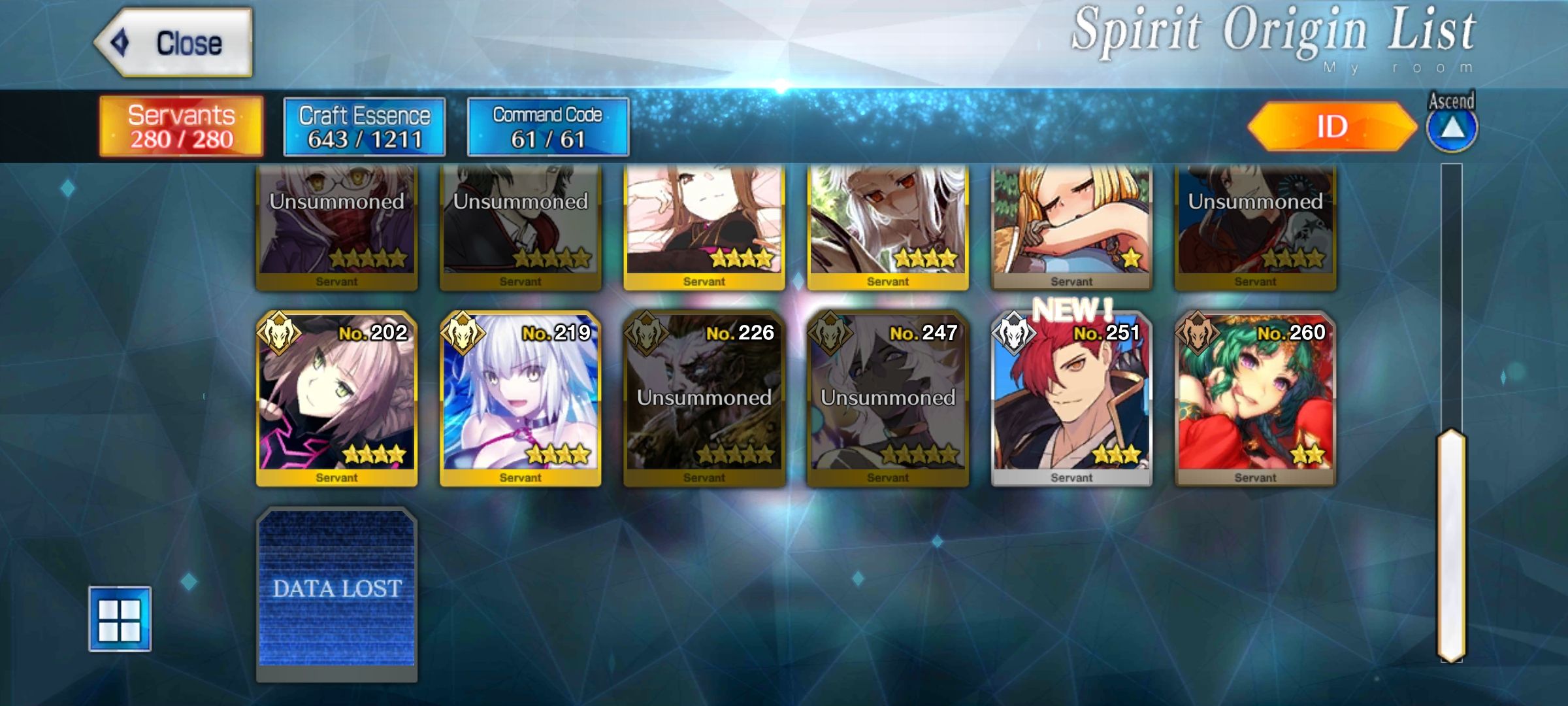
Task: View unsummoned servant No. 247
Action: coord(887,399)
